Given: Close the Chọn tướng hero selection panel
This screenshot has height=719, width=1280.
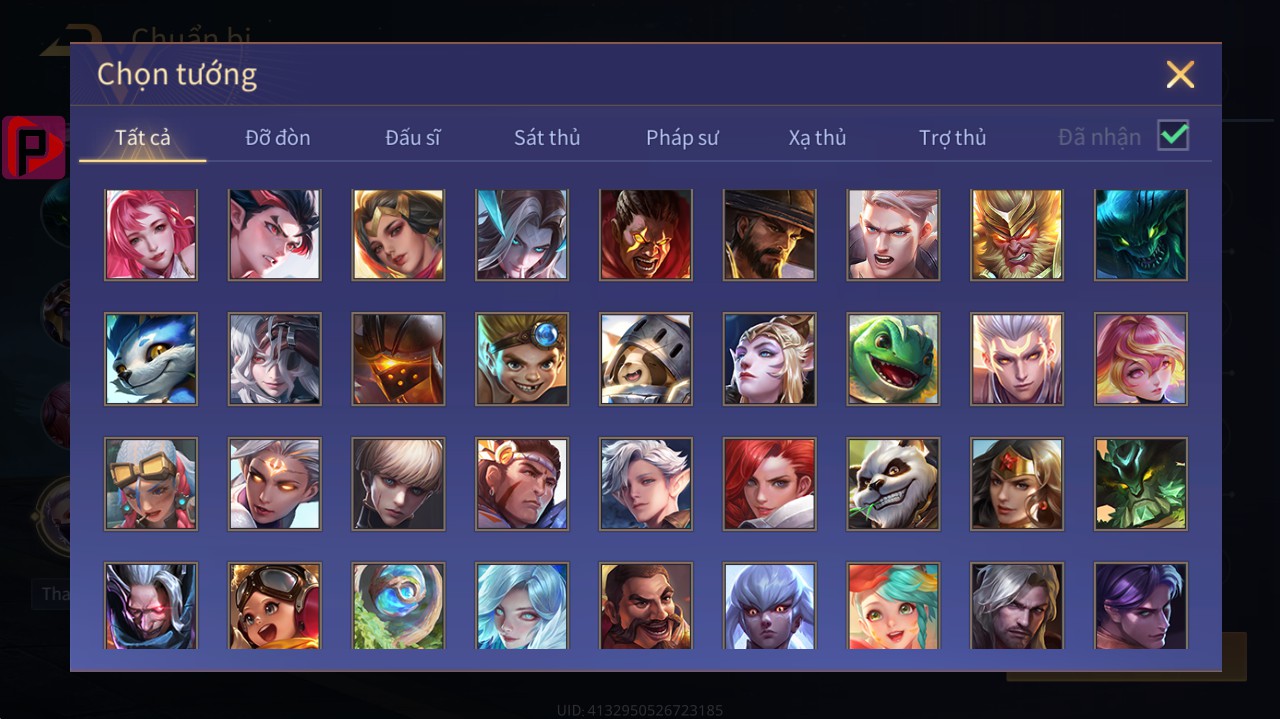Looking at the screenshot, I should [1180, 74].
